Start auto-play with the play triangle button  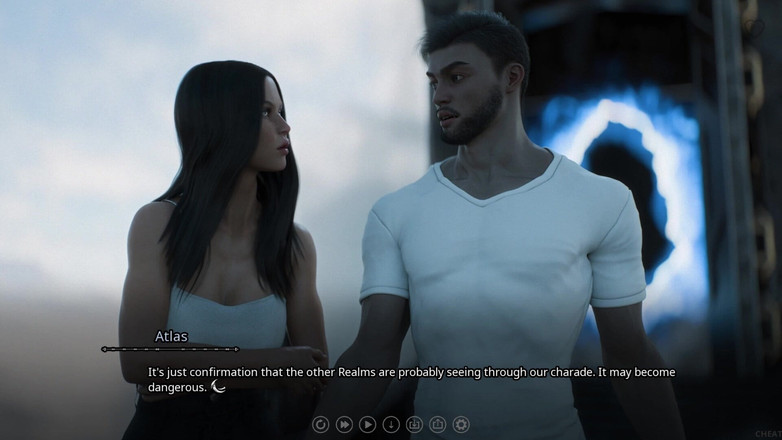[x=367, y=425]
